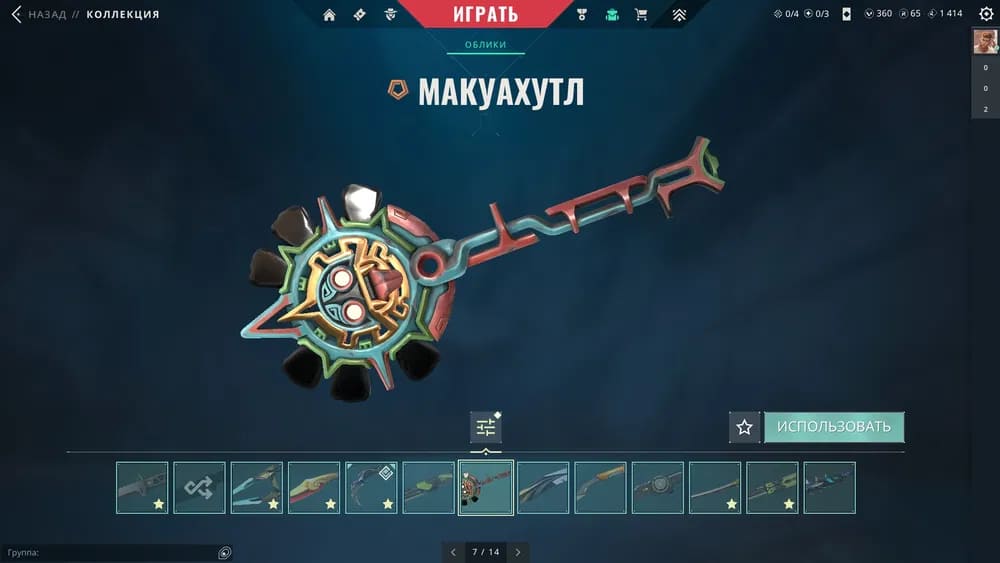The height and width of the screenshot is (563, 1000).
Task: Go to the next skin with right arrow
Action: (518, 552)
